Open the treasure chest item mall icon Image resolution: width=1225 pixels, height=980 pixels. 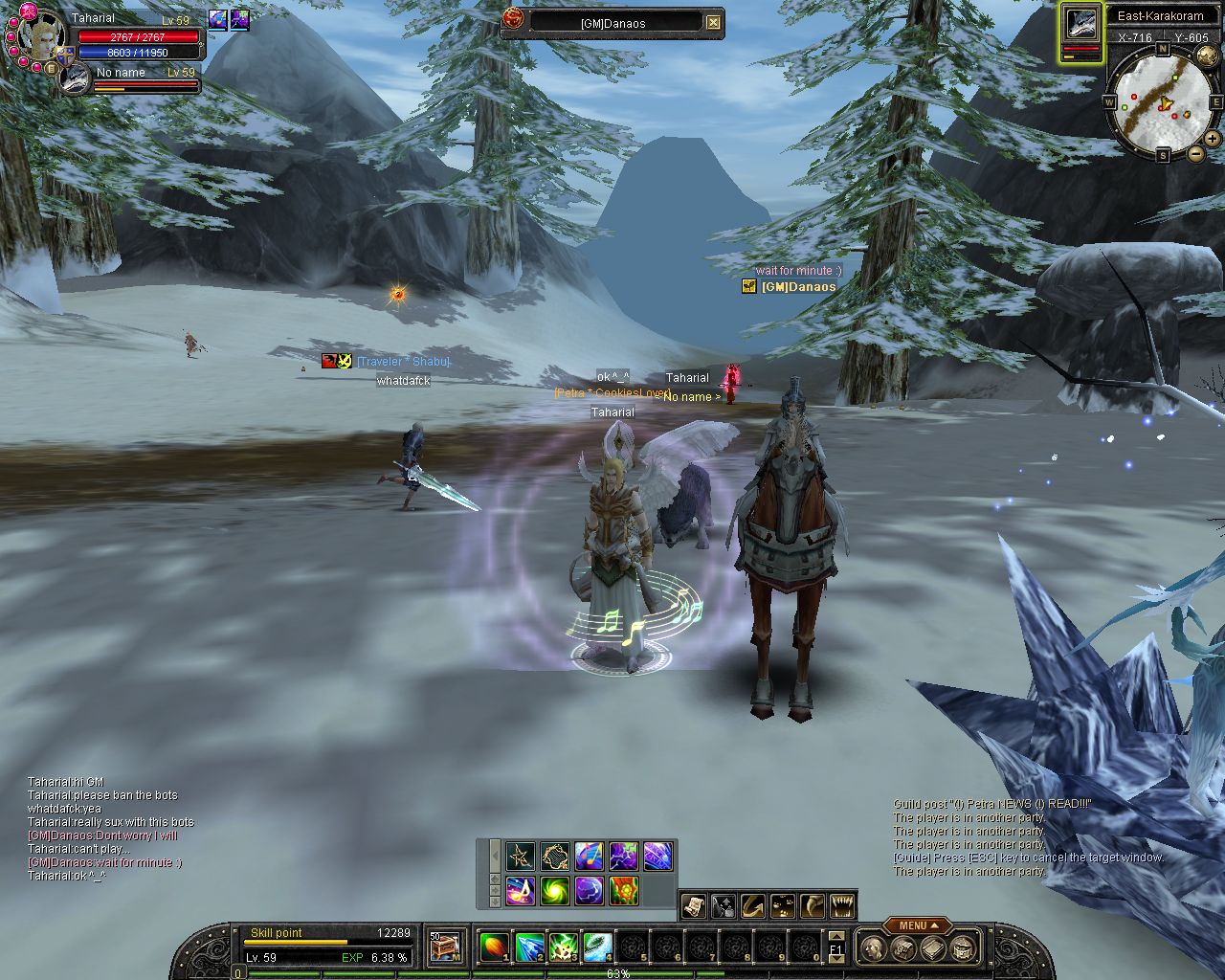[x=445, y=947]
